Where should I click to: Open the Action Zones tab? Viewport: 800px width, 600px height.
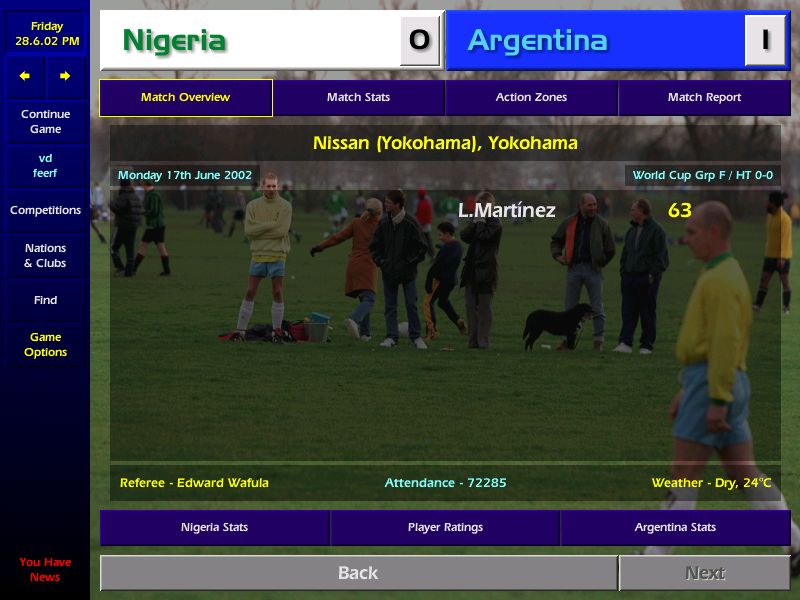[x=531, y=98]
